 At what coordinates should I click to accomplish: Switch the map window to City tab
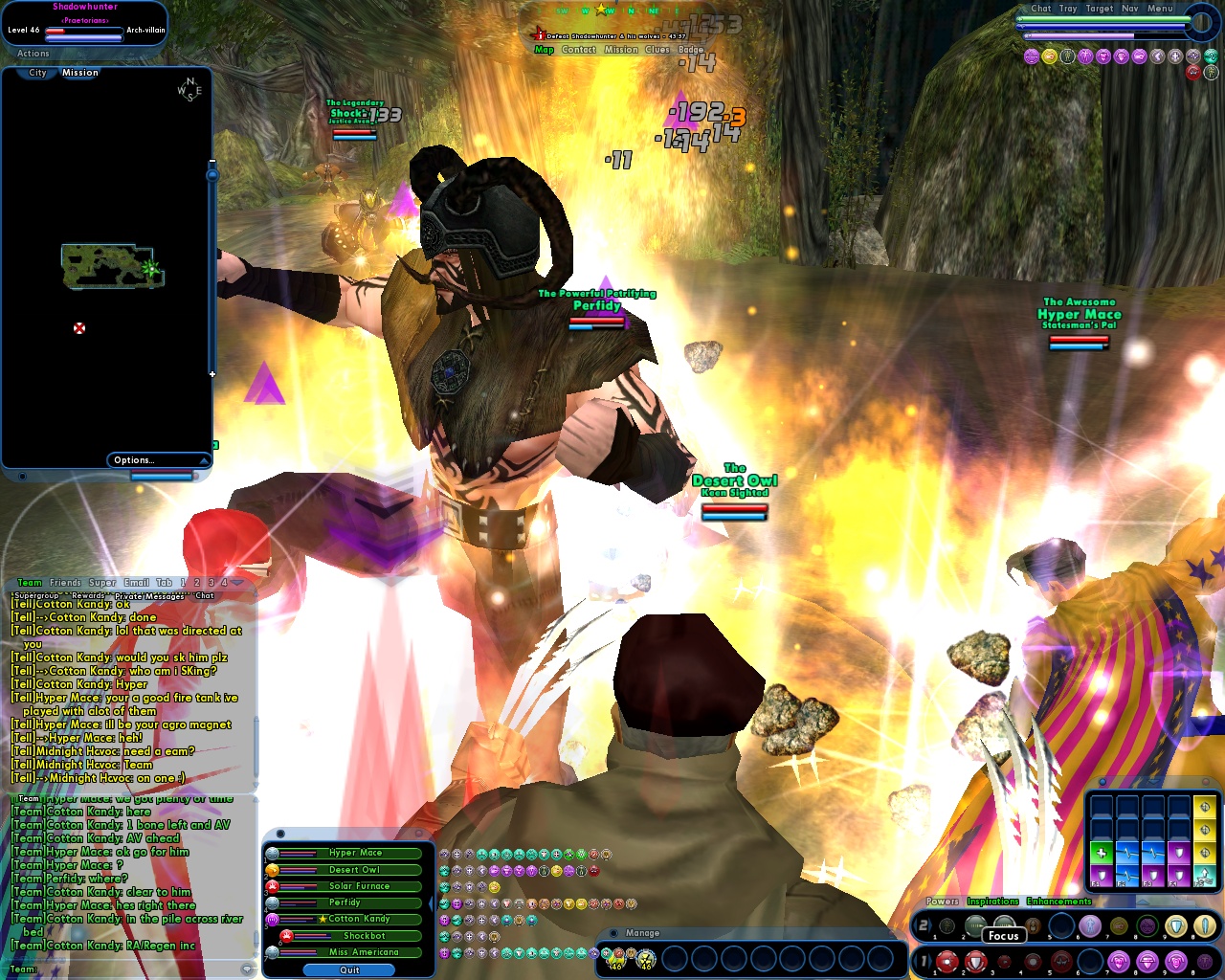pyautogui.click(x=37, y=73)
